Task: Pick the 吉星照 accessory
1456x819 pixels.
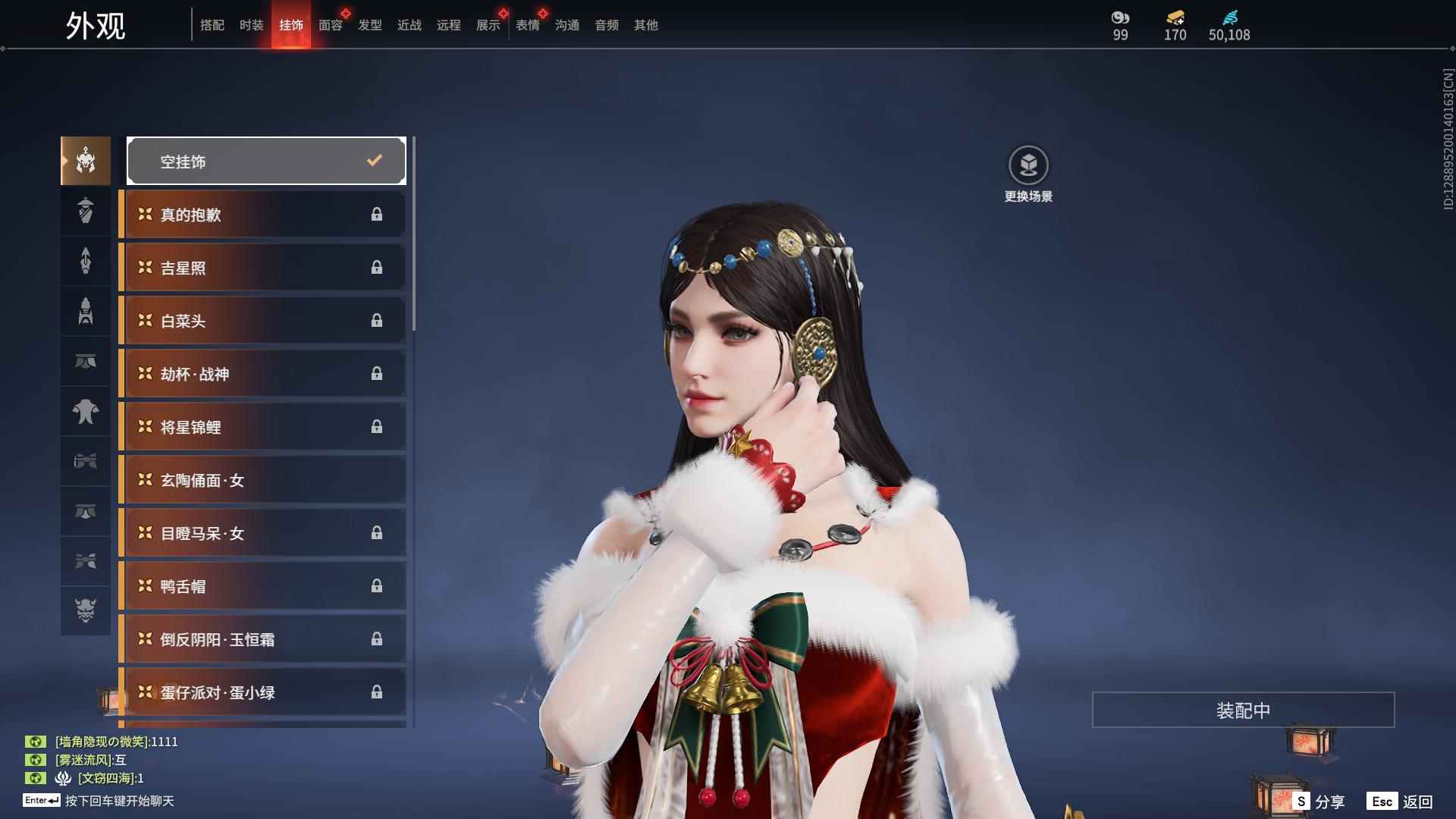Action: (x=263, y=268)
